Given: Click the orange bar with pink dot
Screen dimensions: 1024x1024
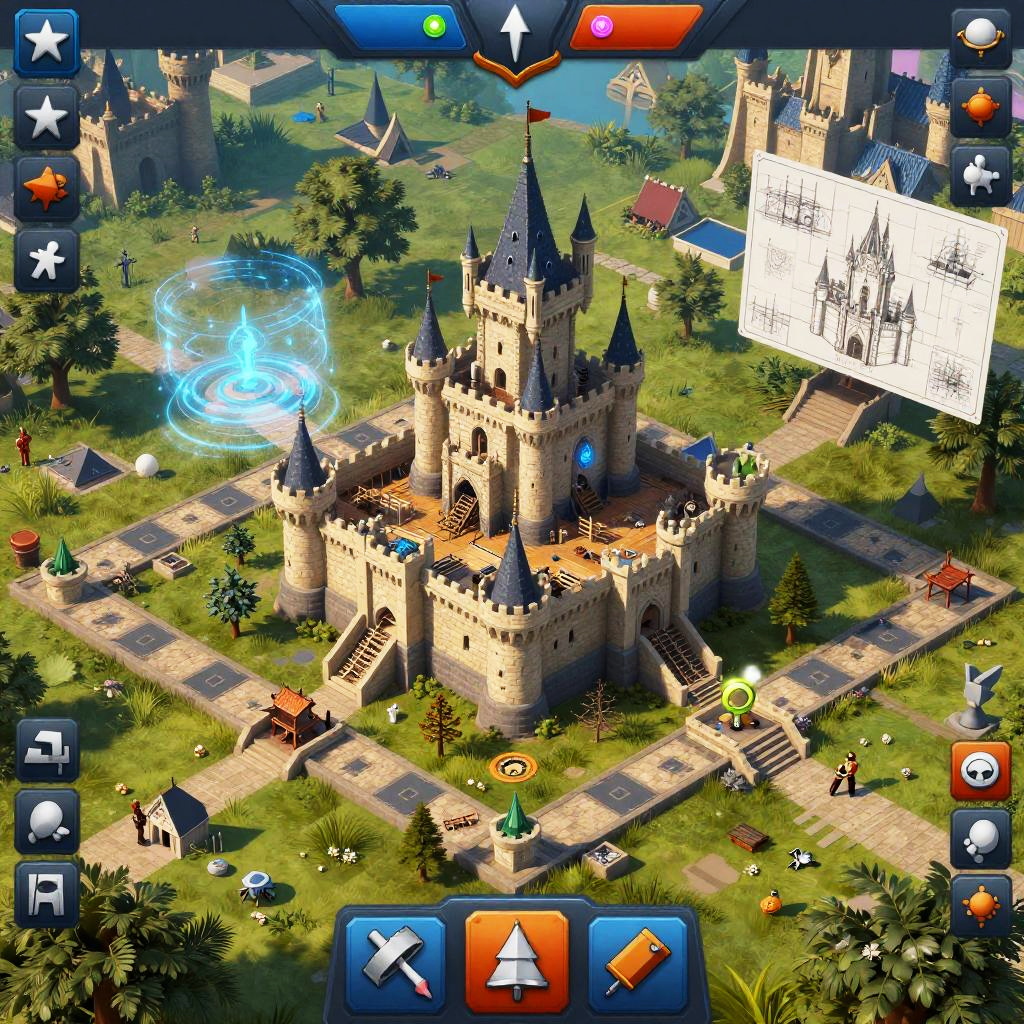Looking at the screenshot, I should click(x=634, y=27).
